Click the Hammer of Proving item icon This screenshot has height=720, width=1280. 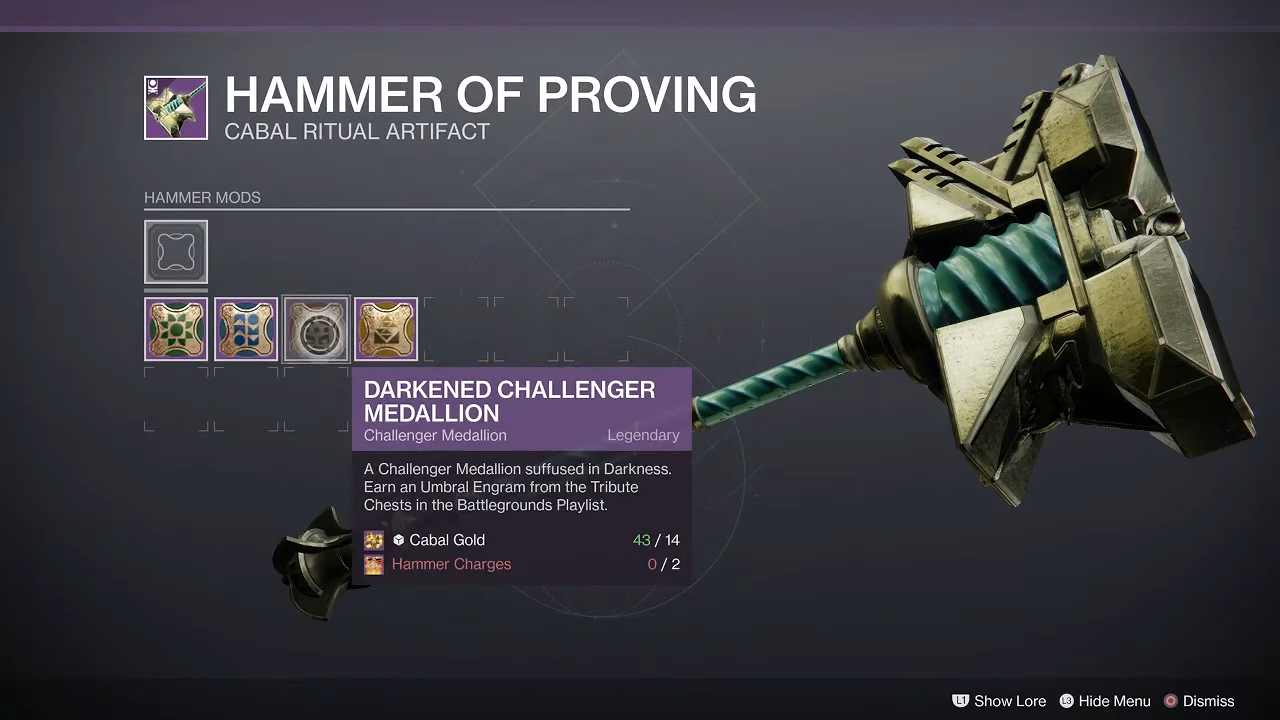176,108
